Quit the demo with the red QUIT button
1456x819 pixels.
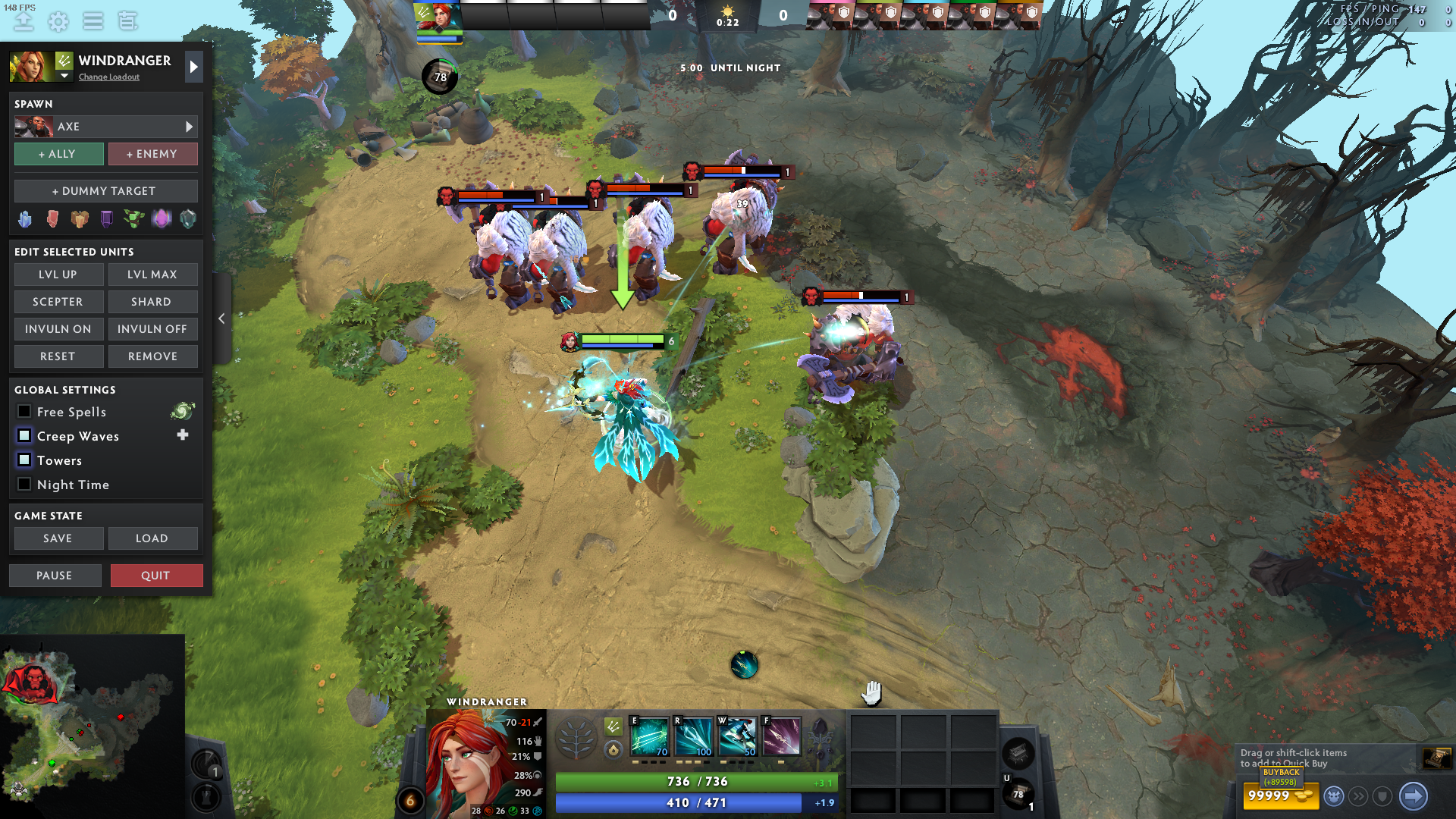(x=156, y=576)
